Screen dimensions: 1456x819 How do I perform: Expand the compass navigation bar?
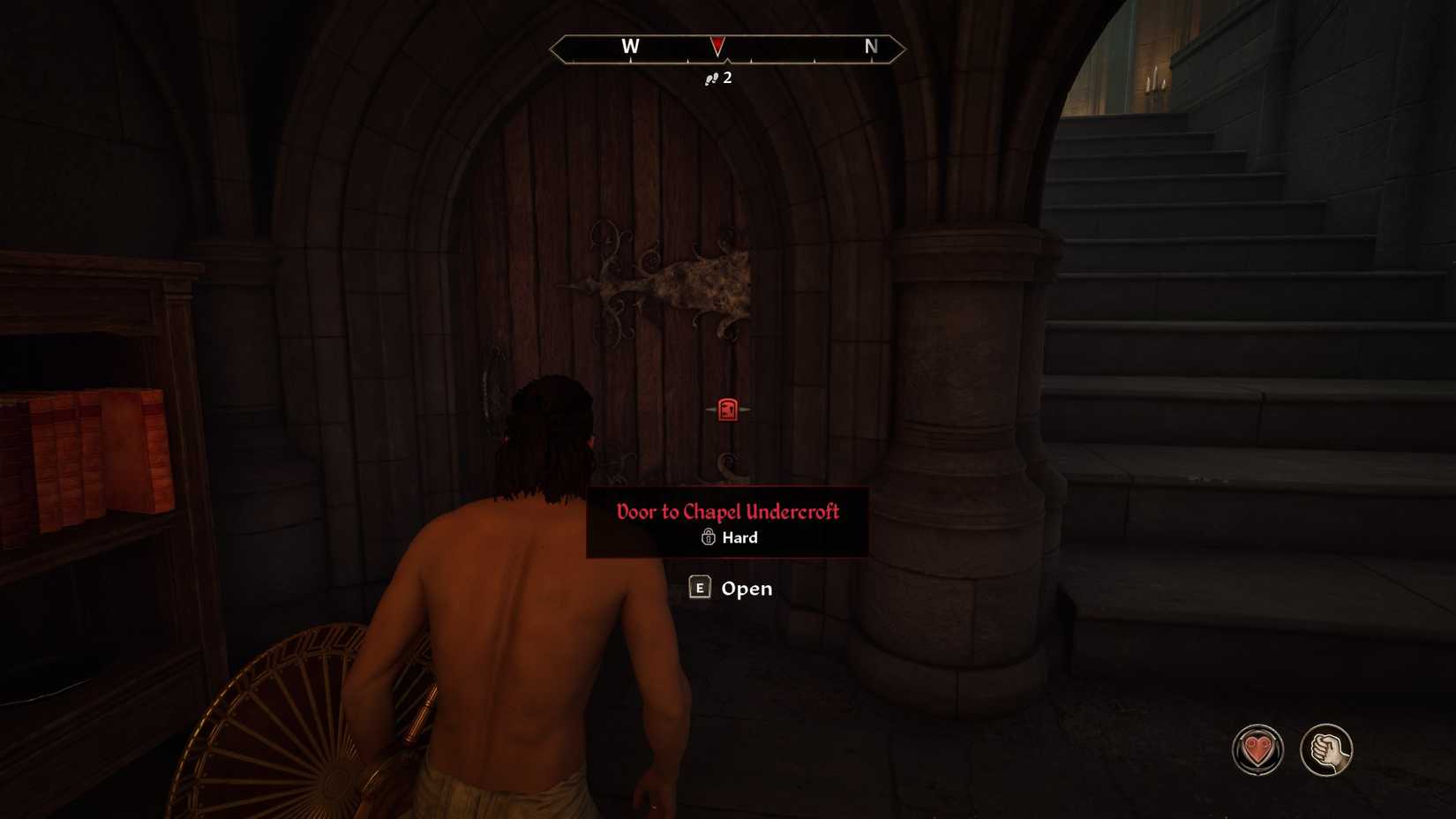[729, 49]
